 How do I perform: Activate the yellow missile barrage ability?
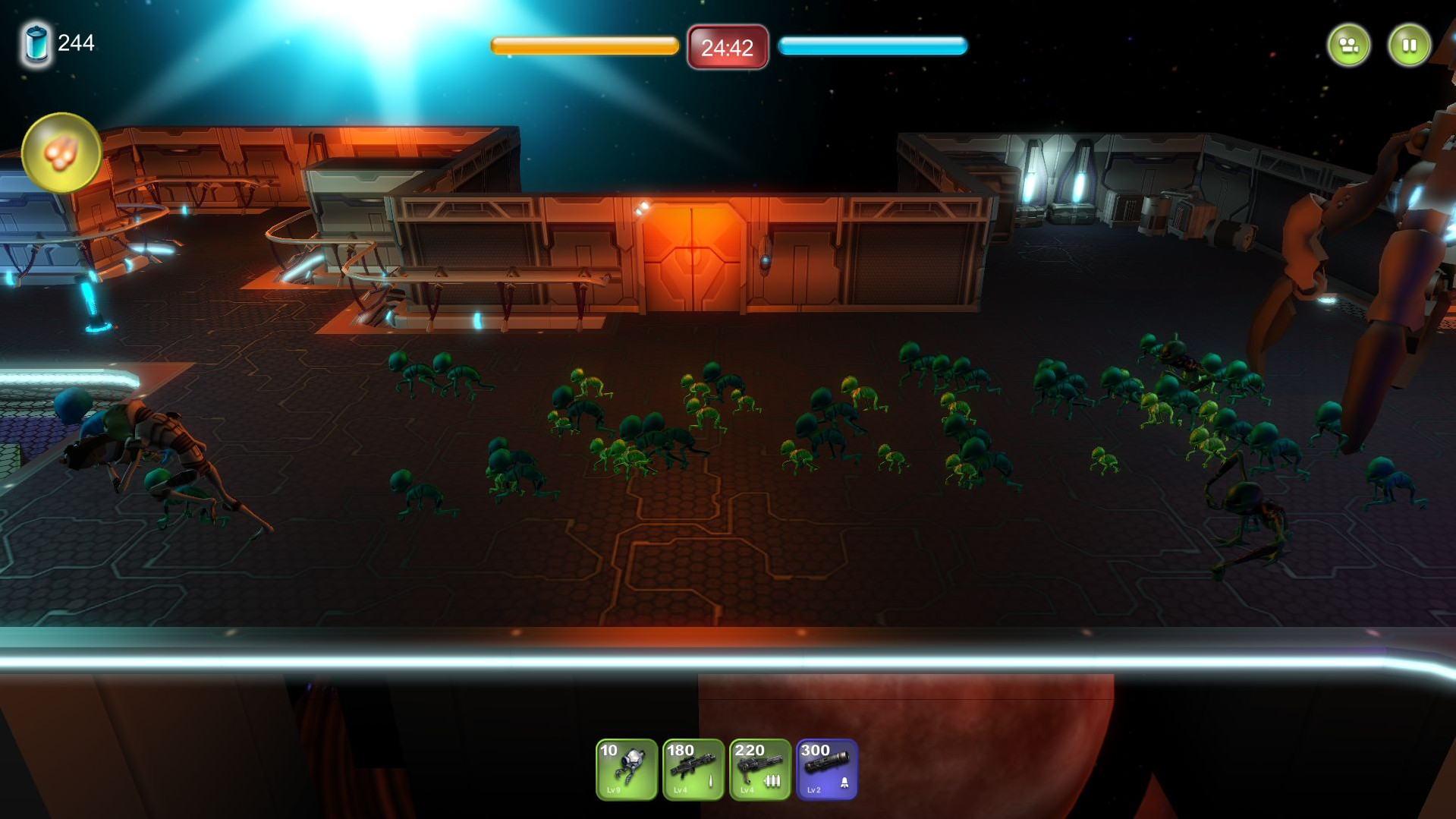click(x=61, y=153)
